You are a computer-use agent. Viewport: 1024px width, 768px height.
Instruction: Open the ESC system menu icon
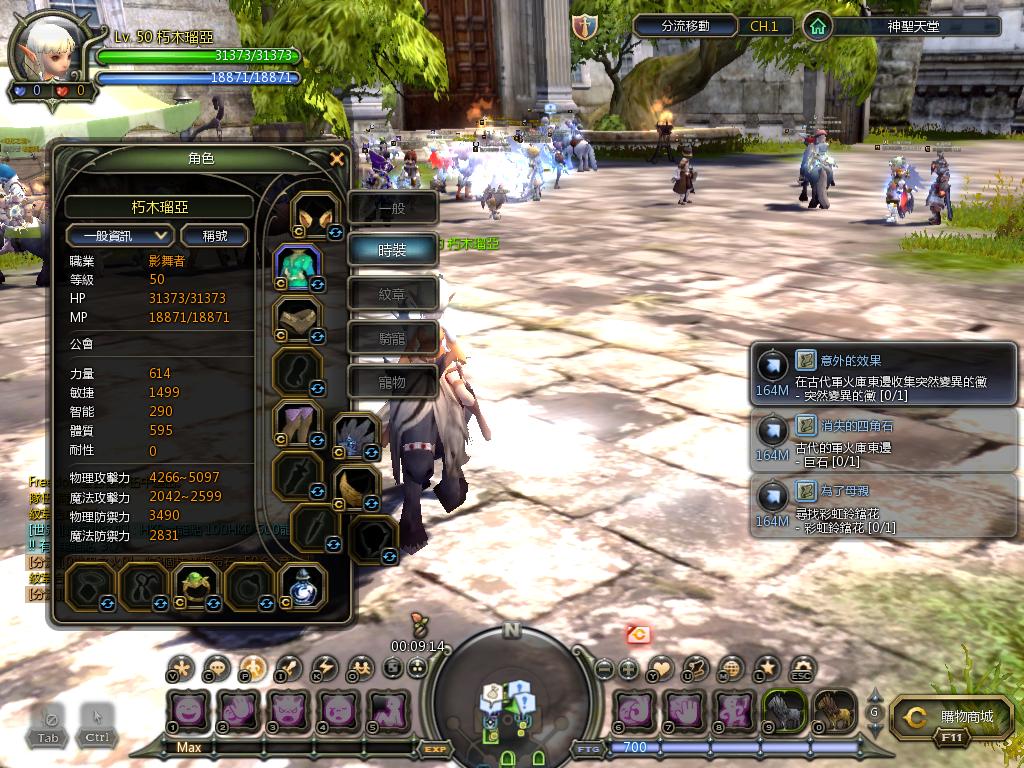pos(802,668)
